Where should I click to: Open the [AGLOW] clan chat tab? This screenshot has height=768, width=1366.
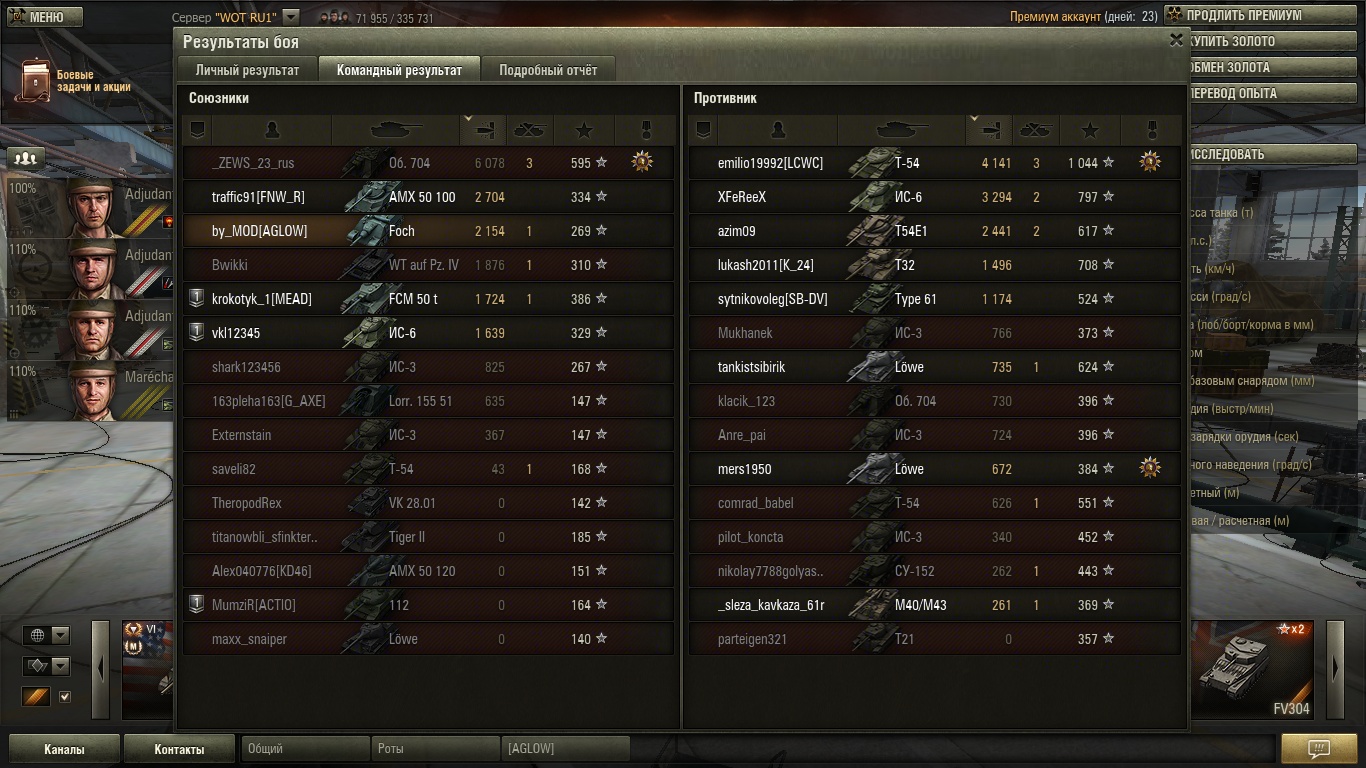point(565,749)
